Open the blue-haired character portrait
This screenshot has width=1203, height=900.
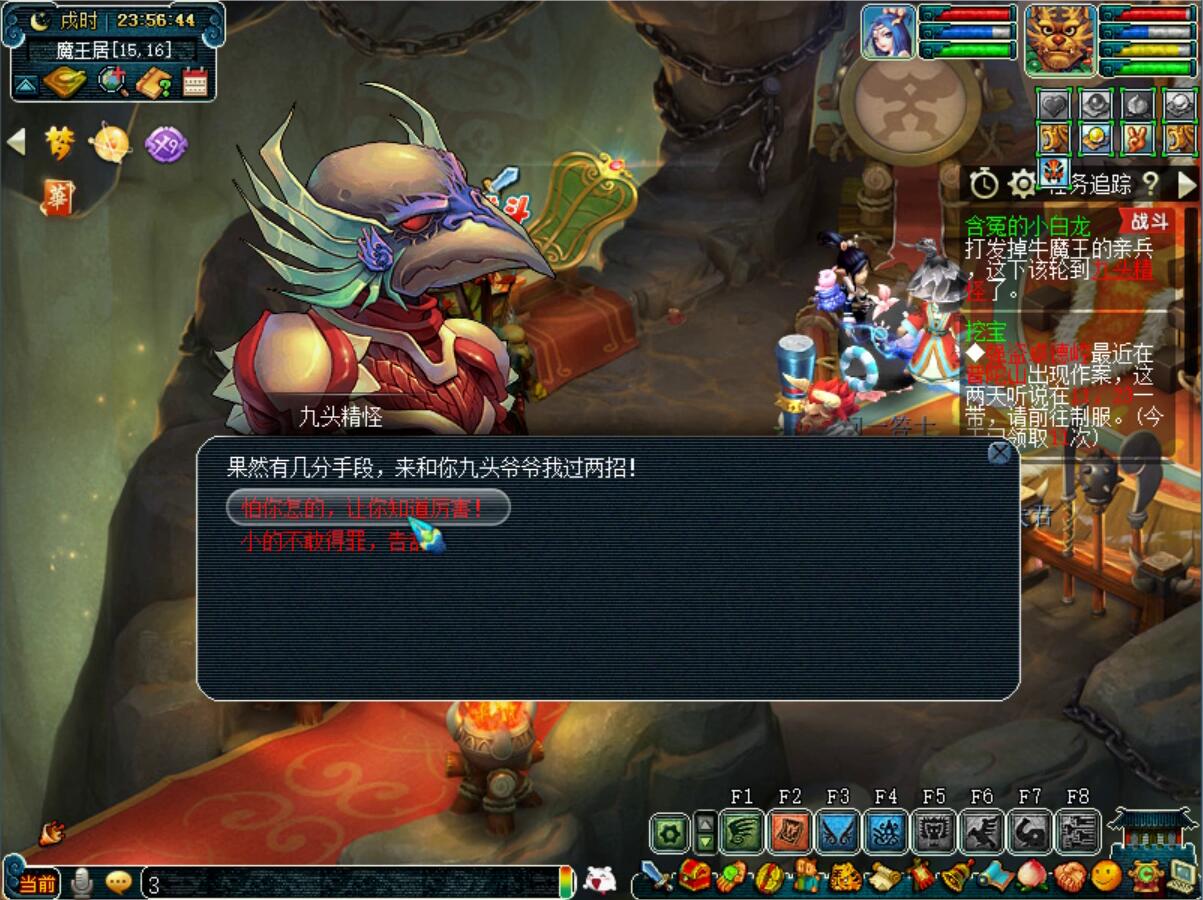click(x=888, y=32)
